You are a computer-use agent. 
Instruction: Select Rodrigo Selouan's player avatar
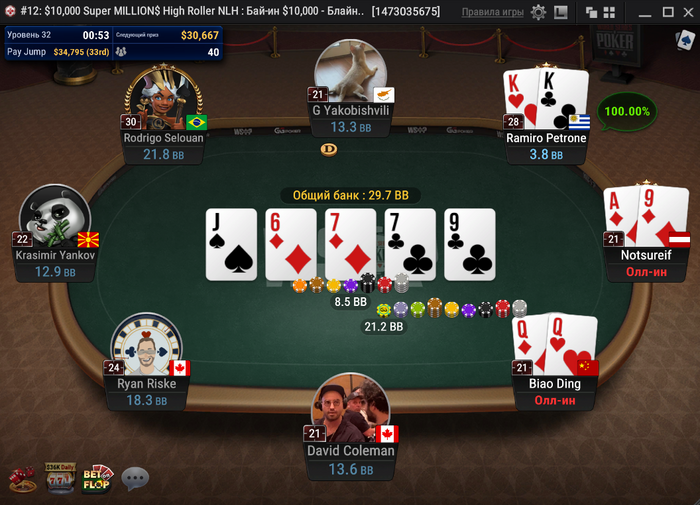(x=163, y=100)
